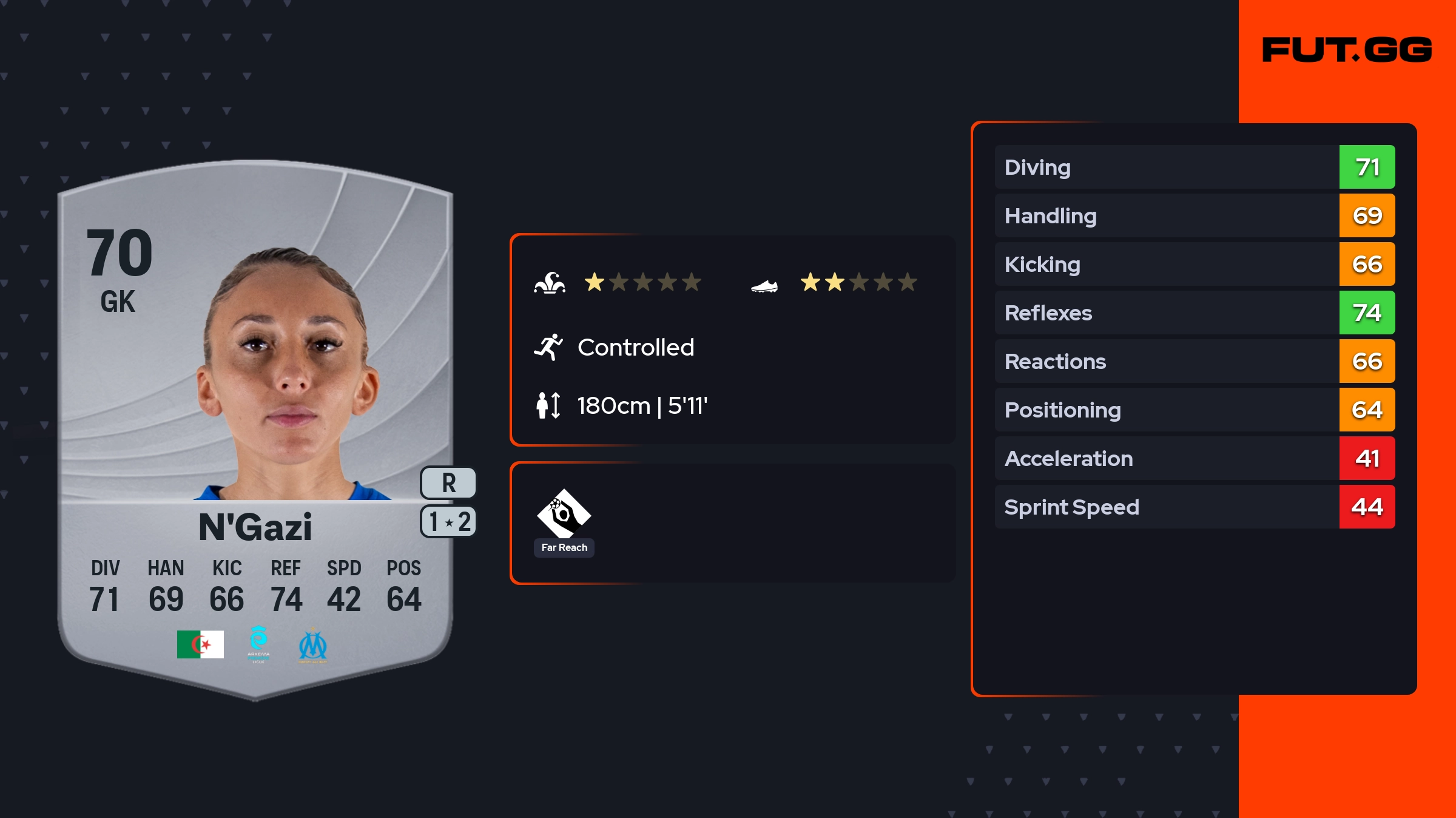1456x818 pixels.
Task: Select the N'Gazi goalkeeper card
Action: pos(255,425)
